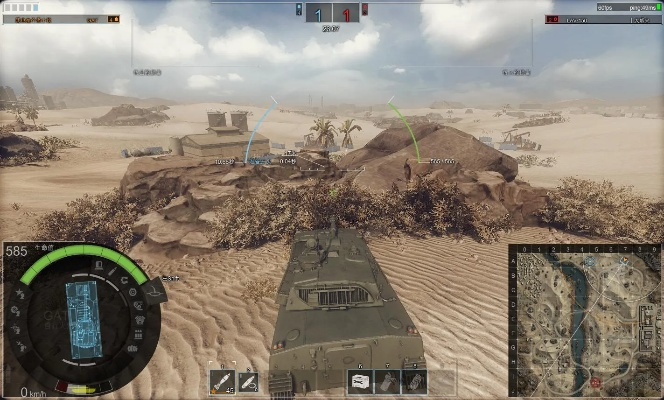Click the minimap in the corner

click(x=585, y=320)
